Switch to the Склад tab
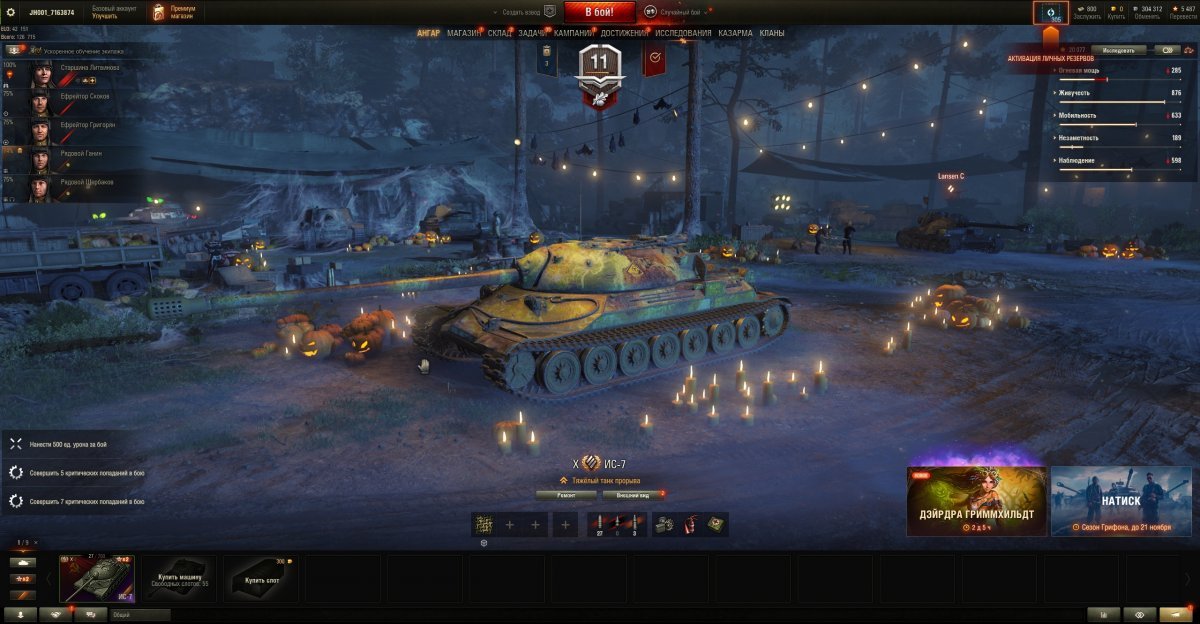 point(500,33)
